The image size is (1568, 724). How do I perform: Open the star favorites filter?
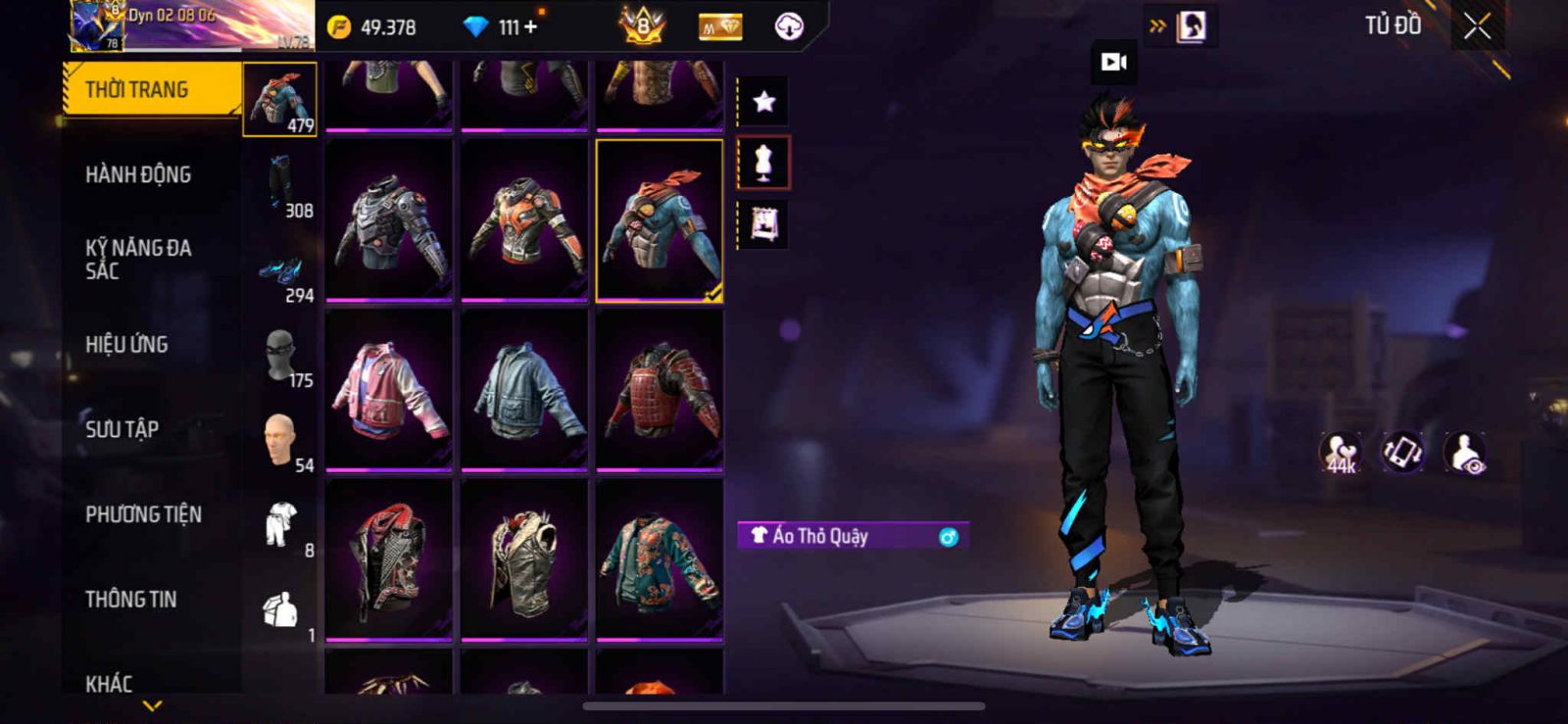(x=763, y=101)
